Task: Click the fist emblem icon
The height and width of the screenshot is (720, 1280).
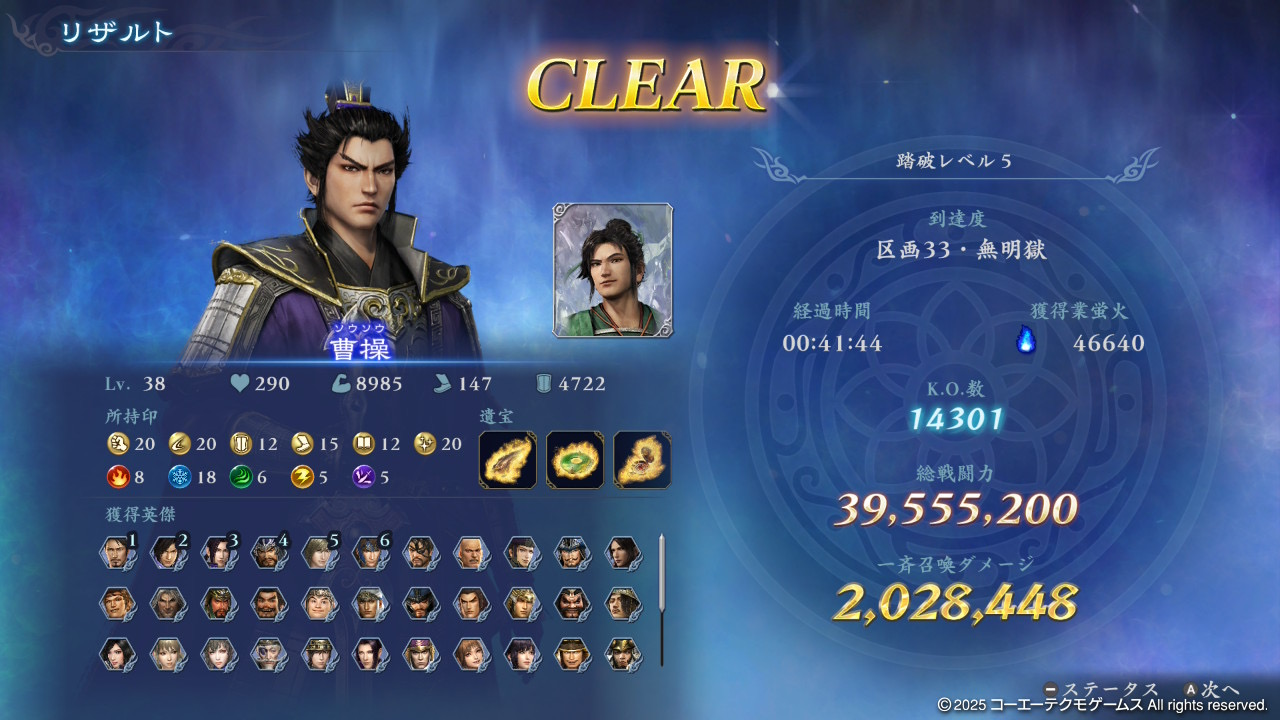Action: [x=118, y=443]
